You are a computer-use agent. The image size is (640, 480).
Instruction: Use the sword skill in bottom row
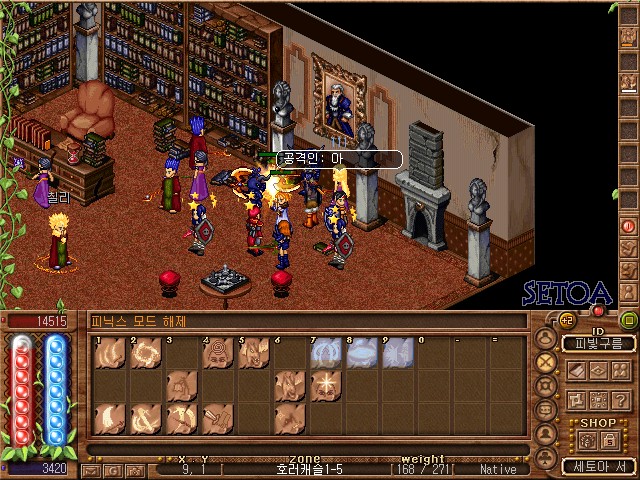[x=218, y=418]
